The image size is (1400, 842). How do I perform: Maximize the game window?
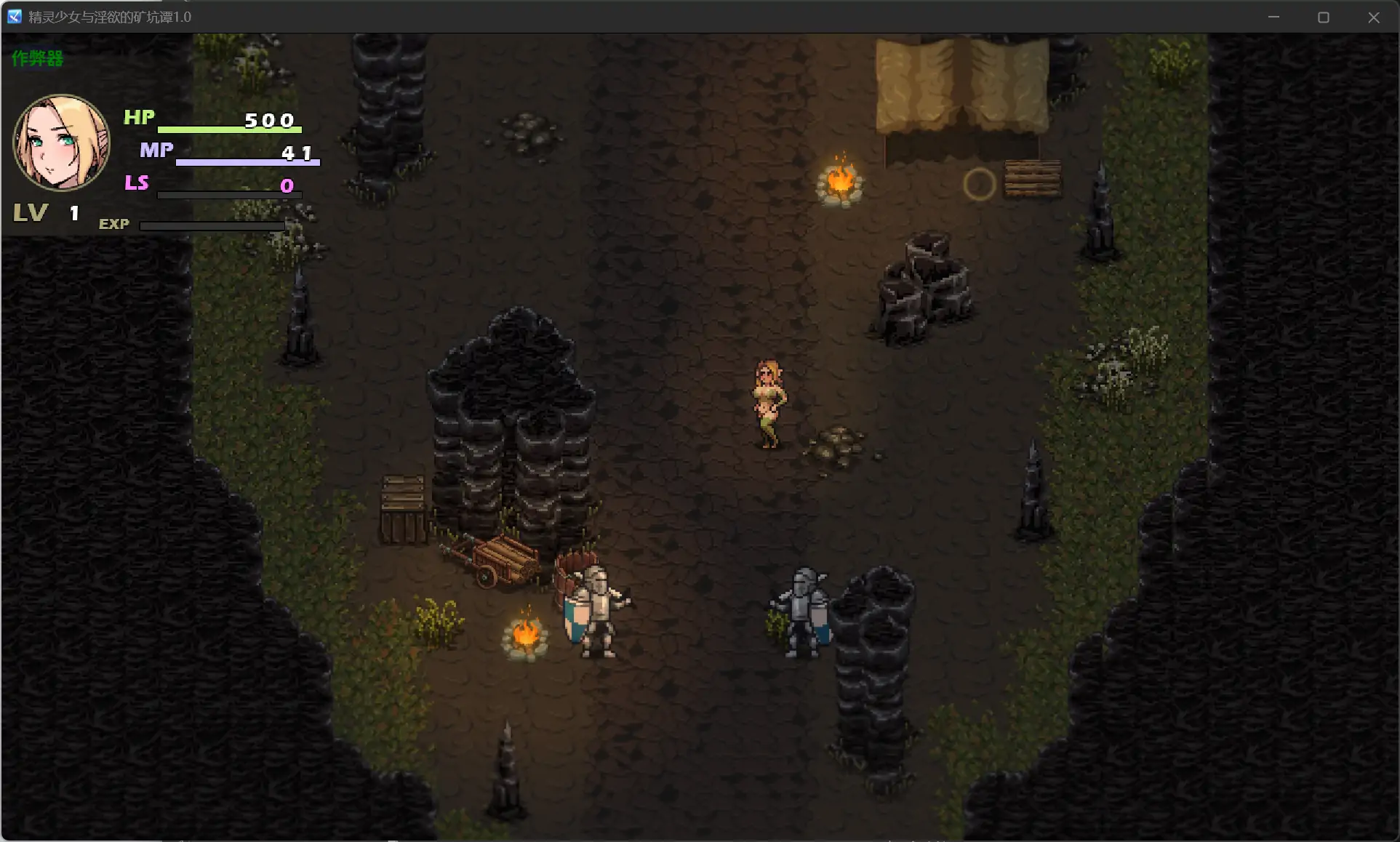pyautogui.click(x=1324, y=17)
